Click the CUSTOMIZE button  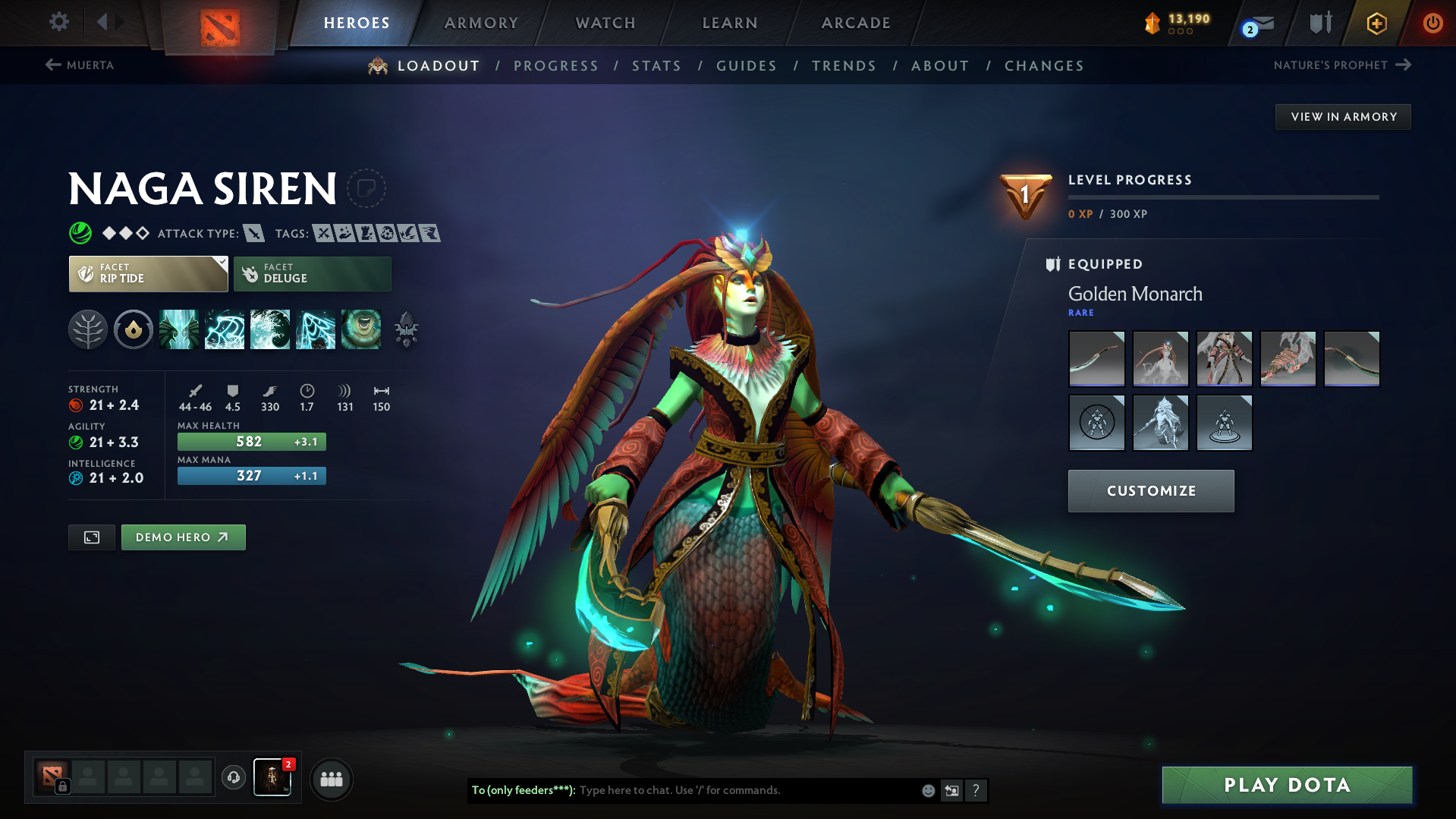[x=1150, y=490]
